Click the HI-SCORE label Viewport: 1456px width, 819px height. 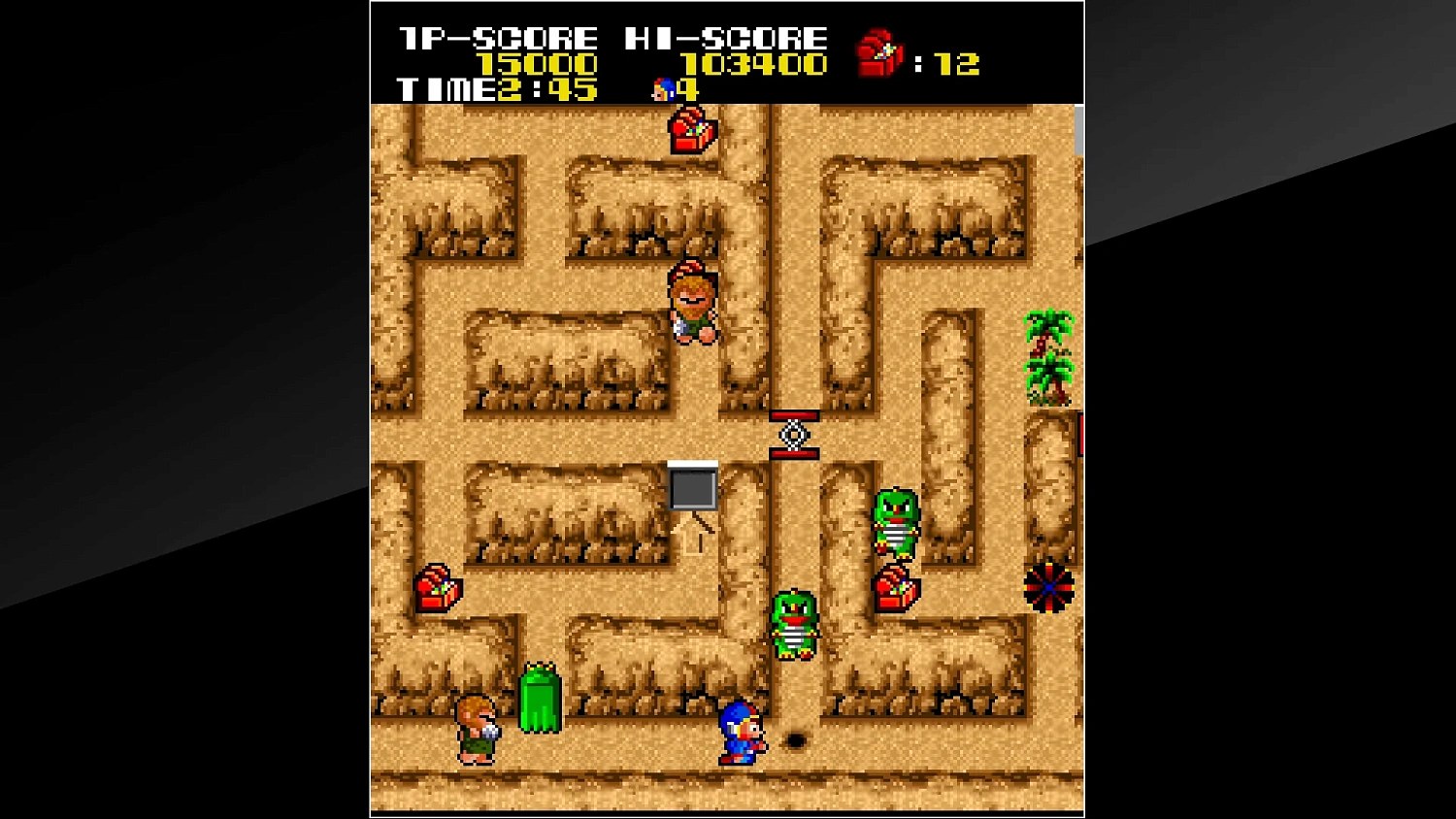click(x=726, y=37)
